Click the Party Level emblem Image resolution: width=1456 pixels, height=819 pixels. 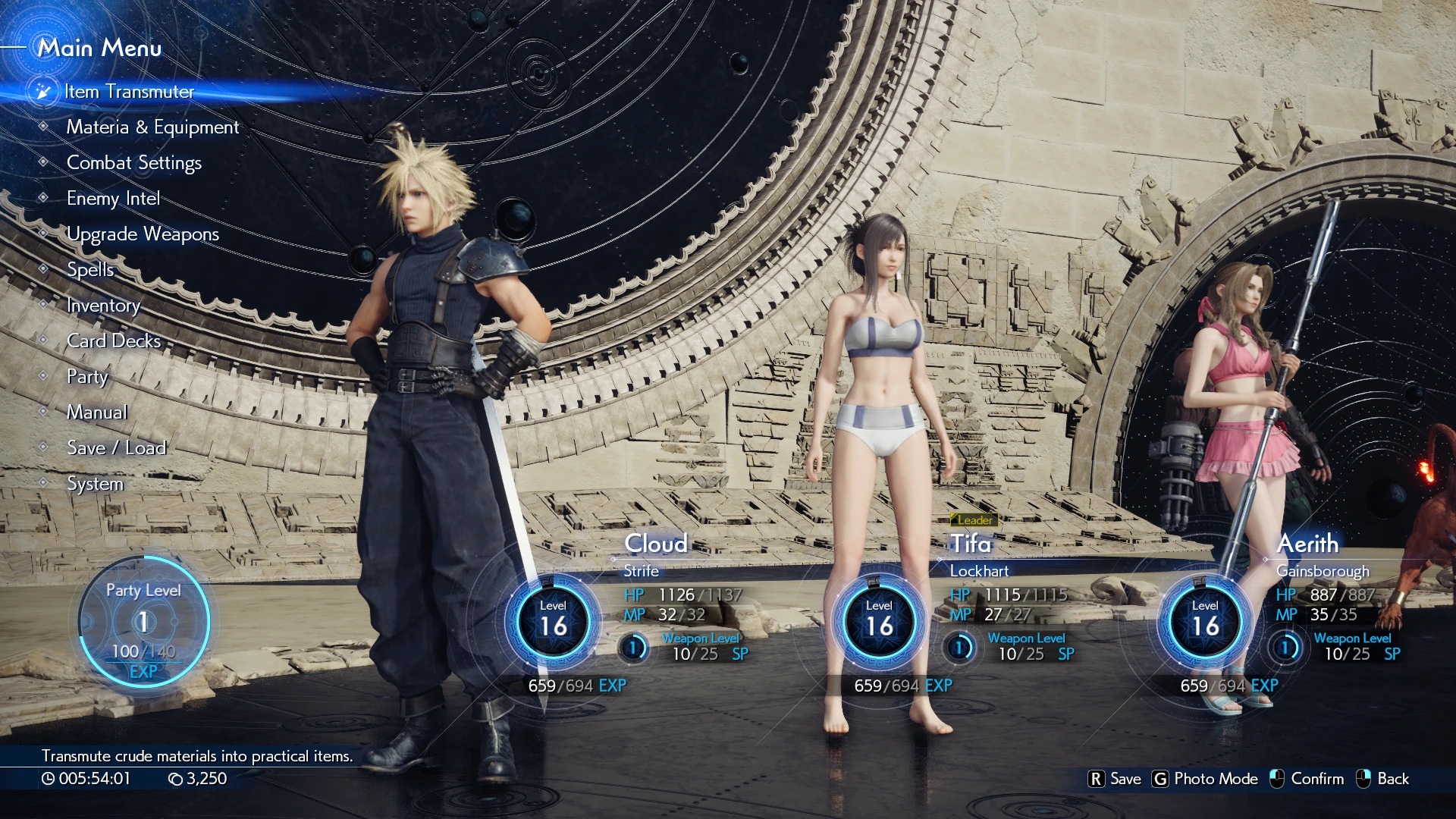(x=143, y=622)
